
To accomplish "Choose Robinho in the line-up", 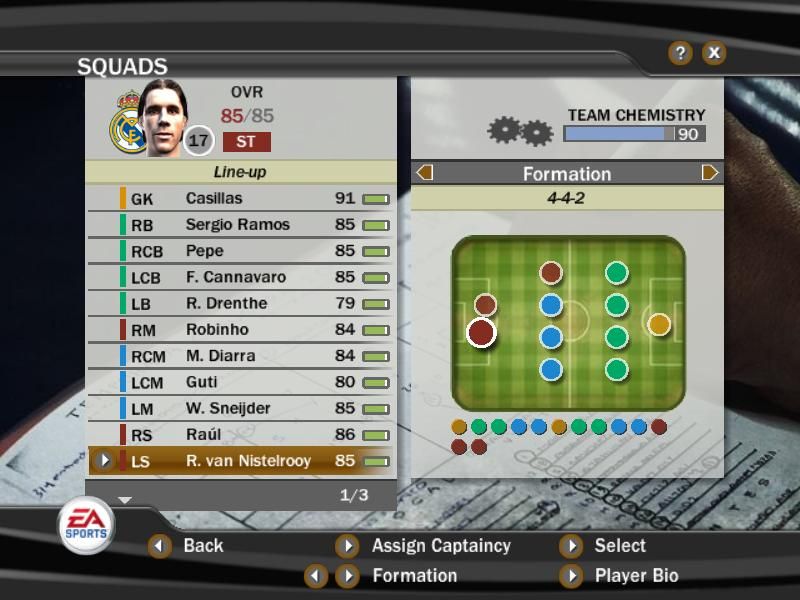I will [x=240, y=329].
